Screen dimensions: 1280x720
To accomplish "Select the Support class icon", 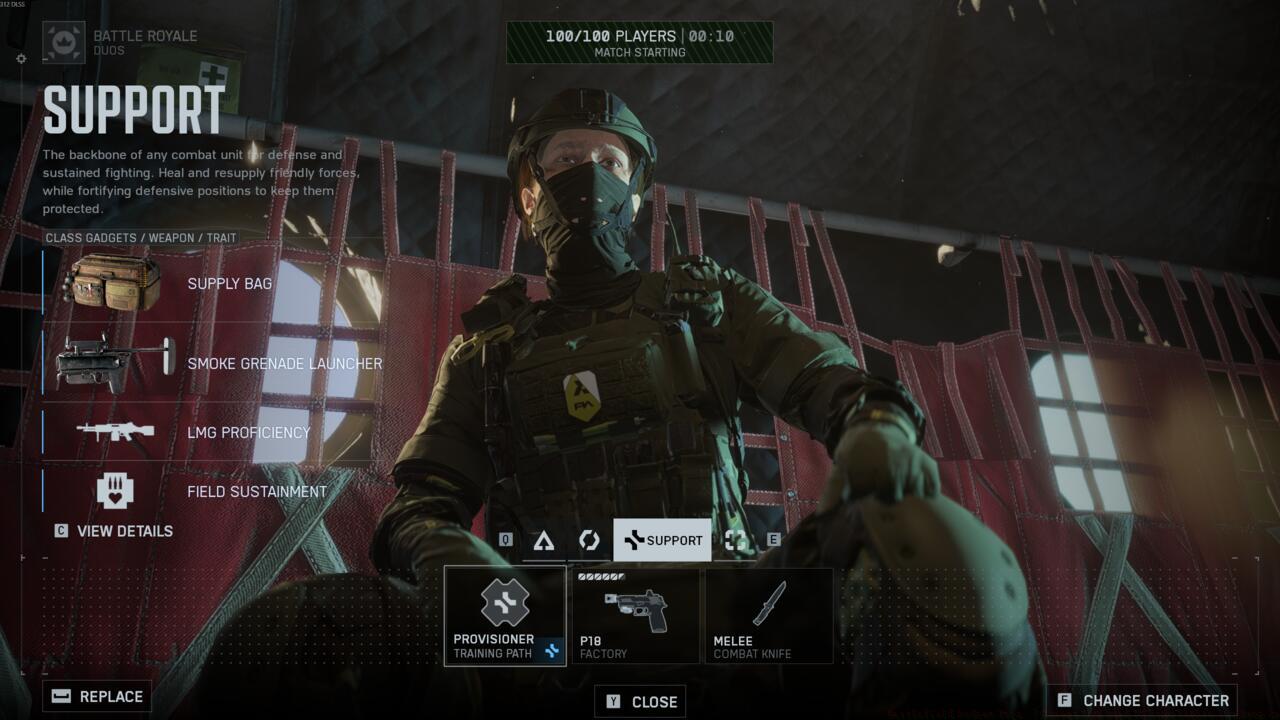I will (x=634, y=539).
